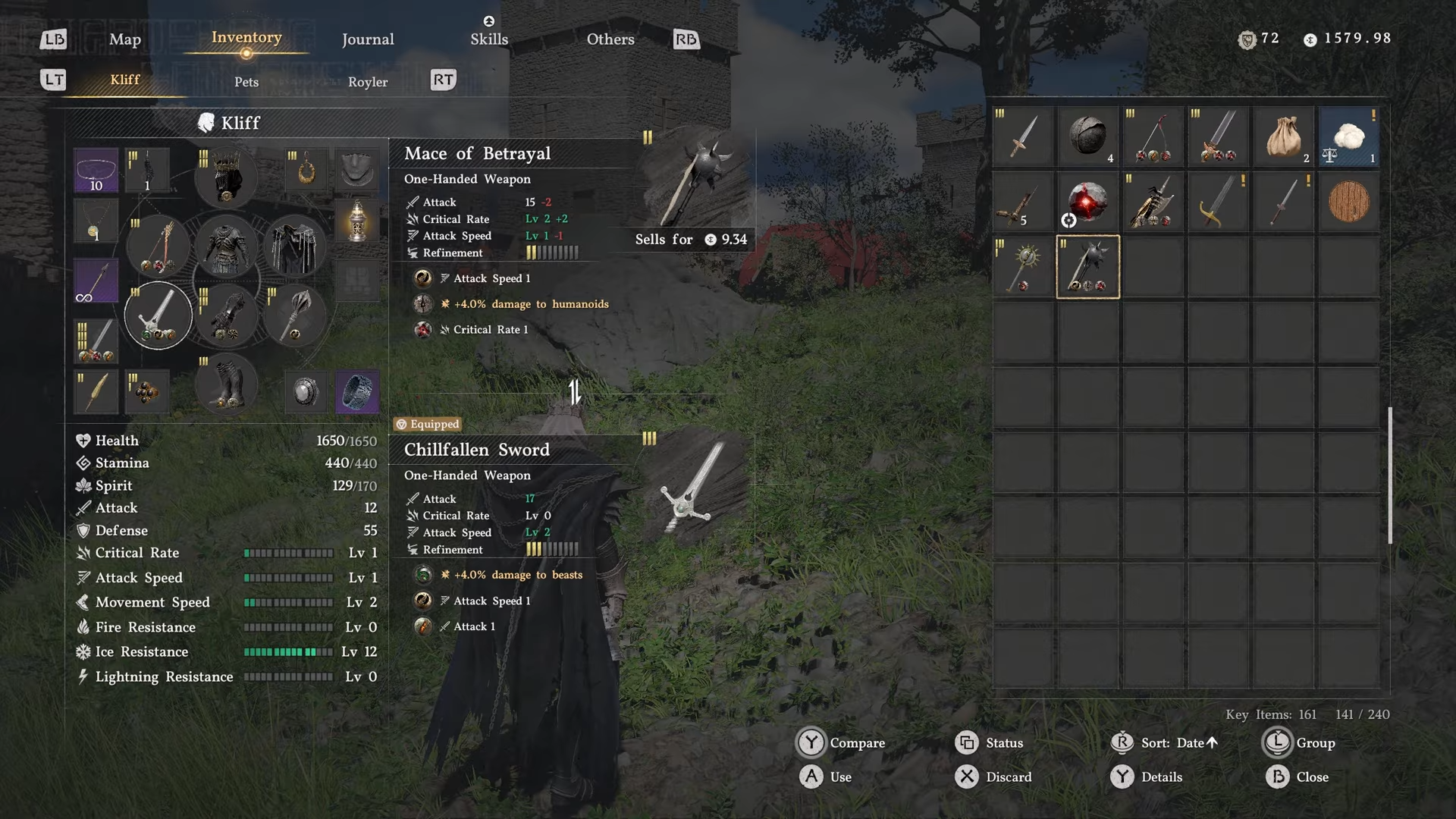
Task: Open the Skills tab
Action: click(x=489, y=39)
